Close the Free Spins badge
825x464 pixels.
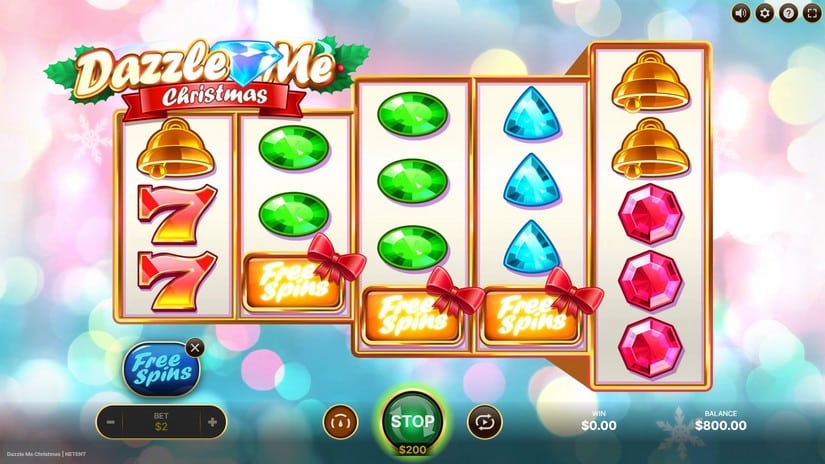(195, 347)
